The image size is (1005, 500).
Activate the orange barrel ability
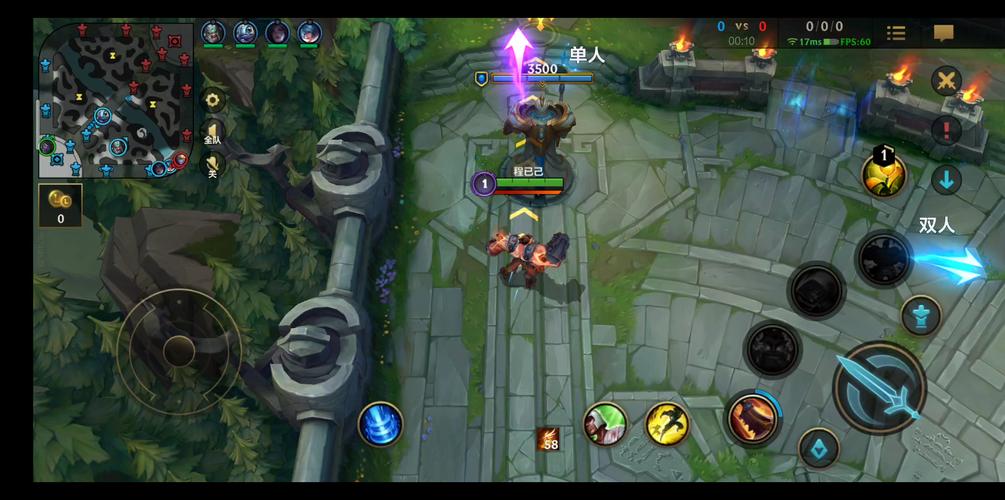tap(753, 417)
